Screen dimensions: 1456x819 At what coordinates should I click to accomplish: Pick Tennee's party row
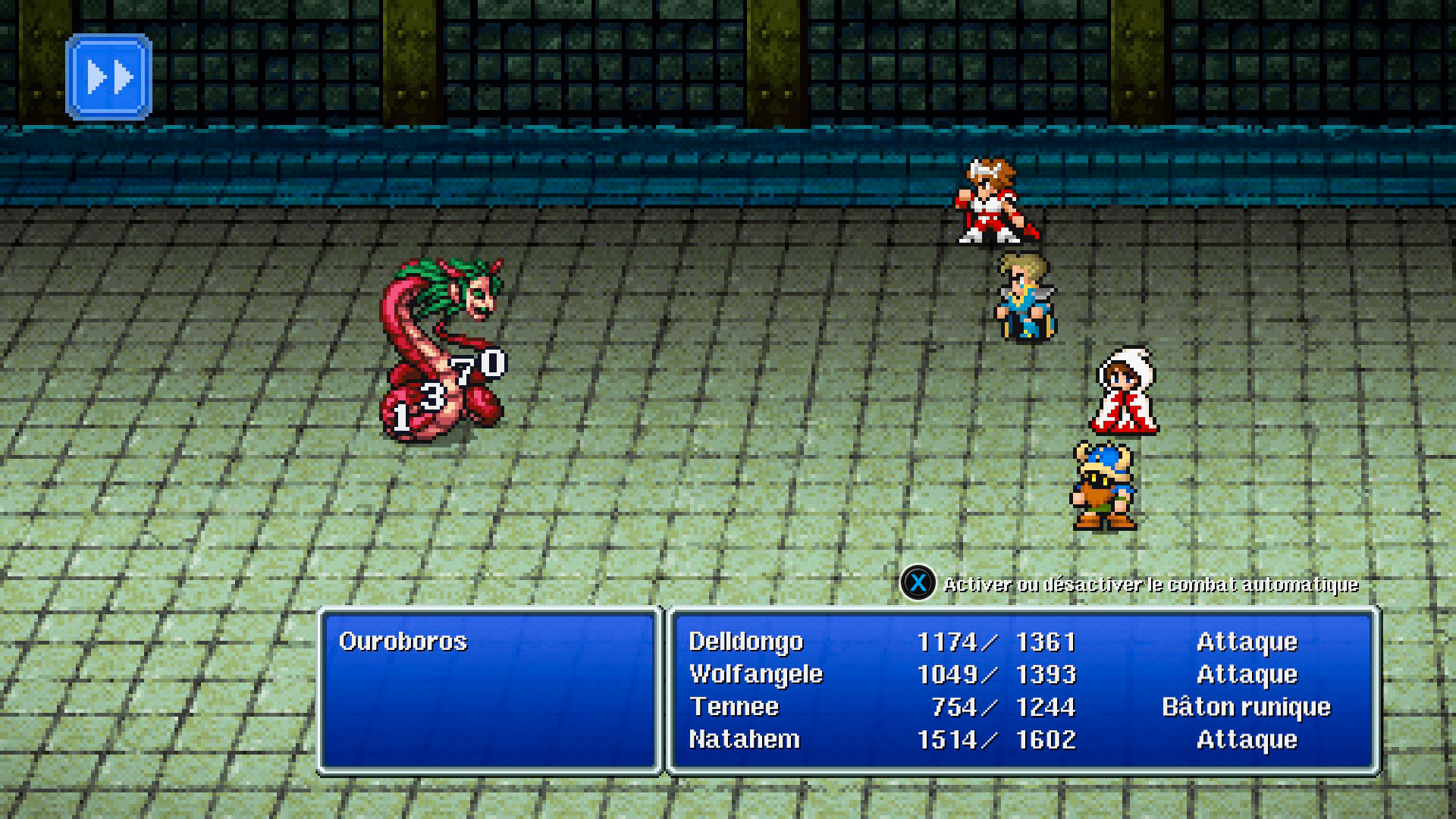point(734,707)
